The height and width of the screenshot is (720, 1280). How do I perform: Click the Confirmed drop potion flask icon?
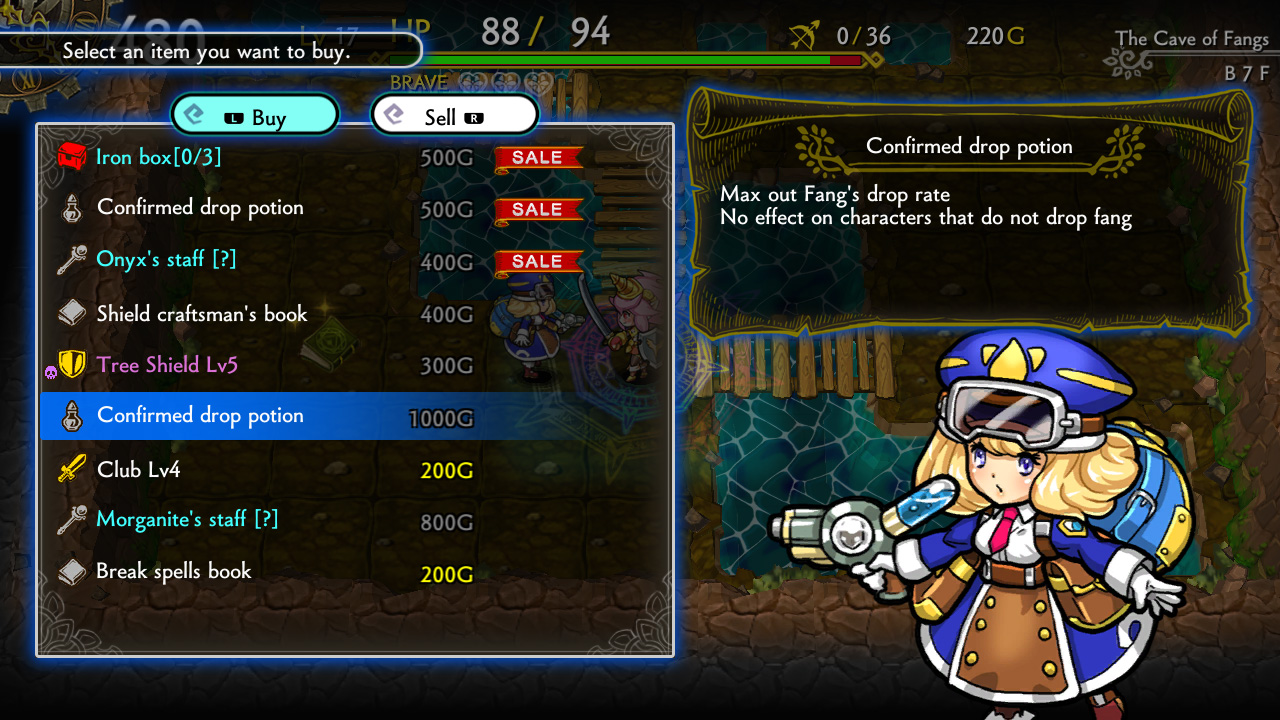72,209
